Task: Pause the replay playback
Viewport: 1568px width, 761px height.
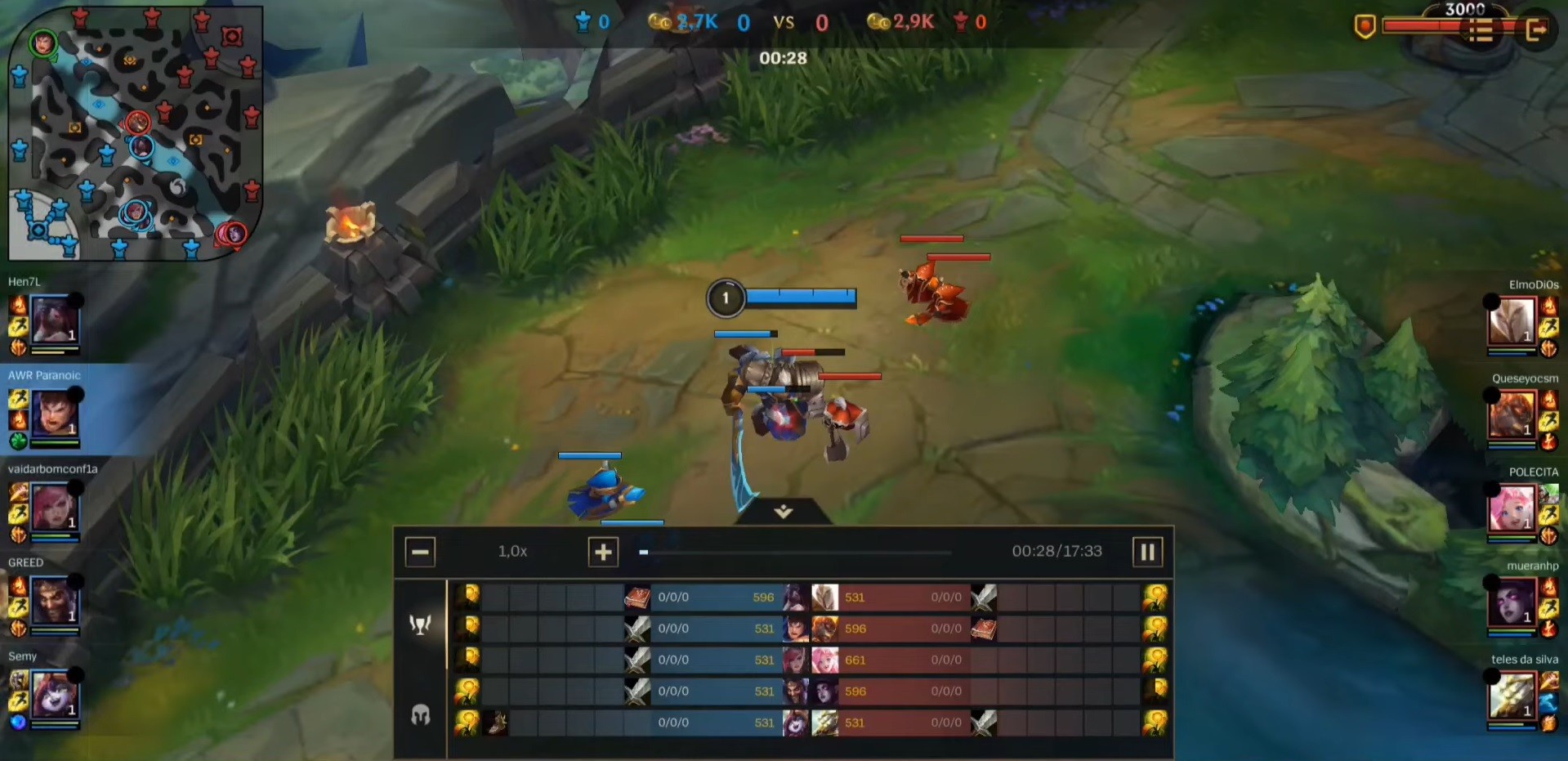Action: pos(1147,552)
